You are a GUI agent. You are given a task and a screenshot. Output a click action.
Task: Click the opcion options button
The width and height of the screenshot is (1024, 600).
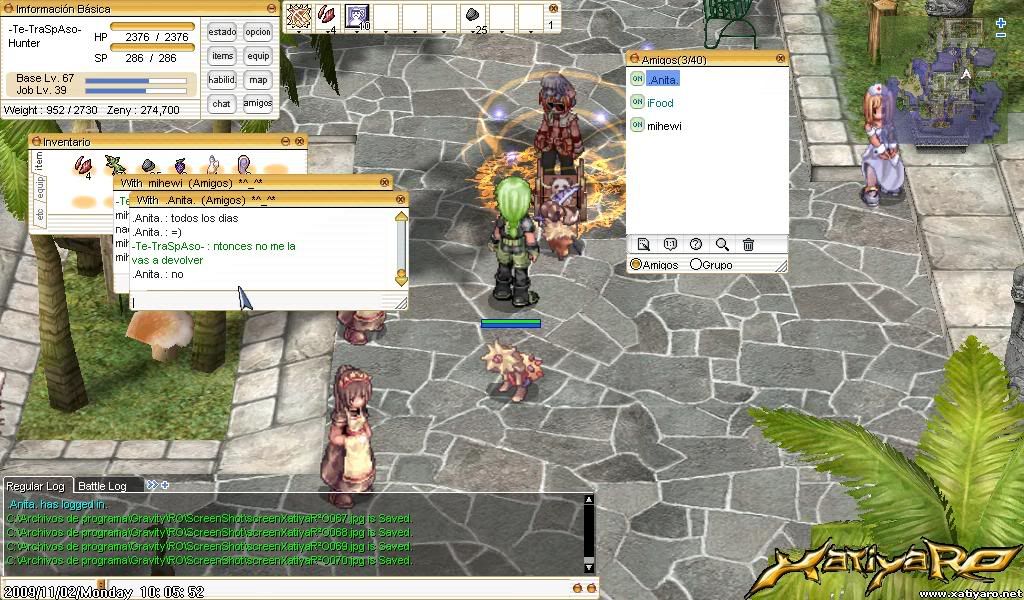point(258,32)
